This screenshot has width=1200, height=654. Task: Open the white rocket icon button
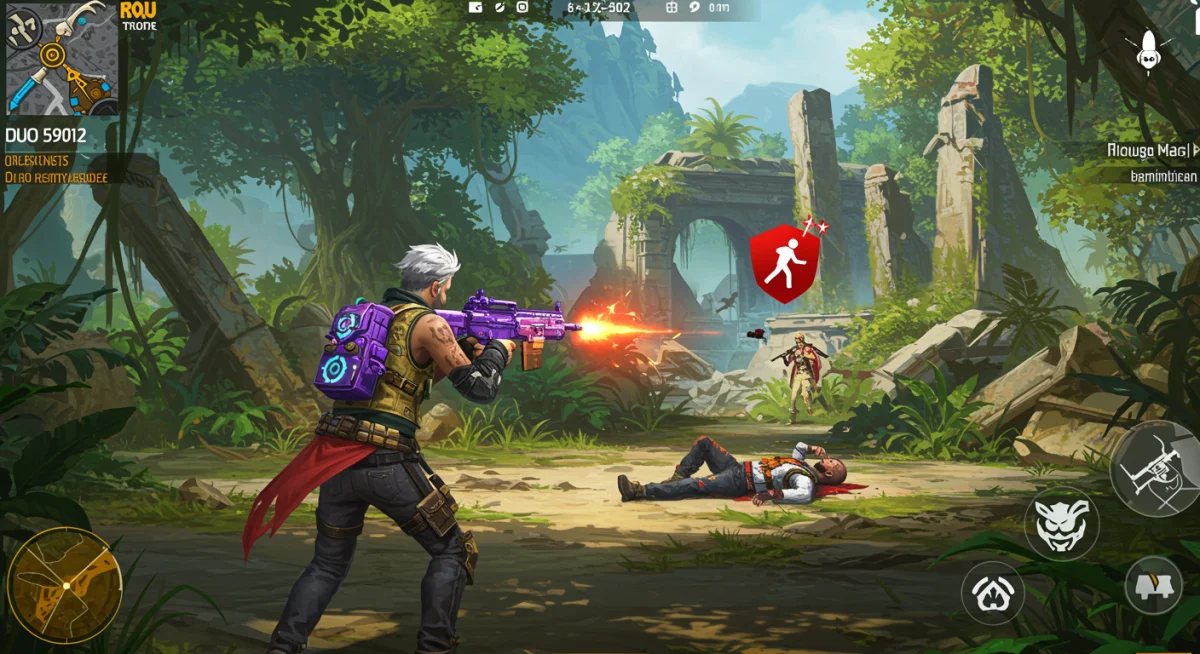[1147, 50]
